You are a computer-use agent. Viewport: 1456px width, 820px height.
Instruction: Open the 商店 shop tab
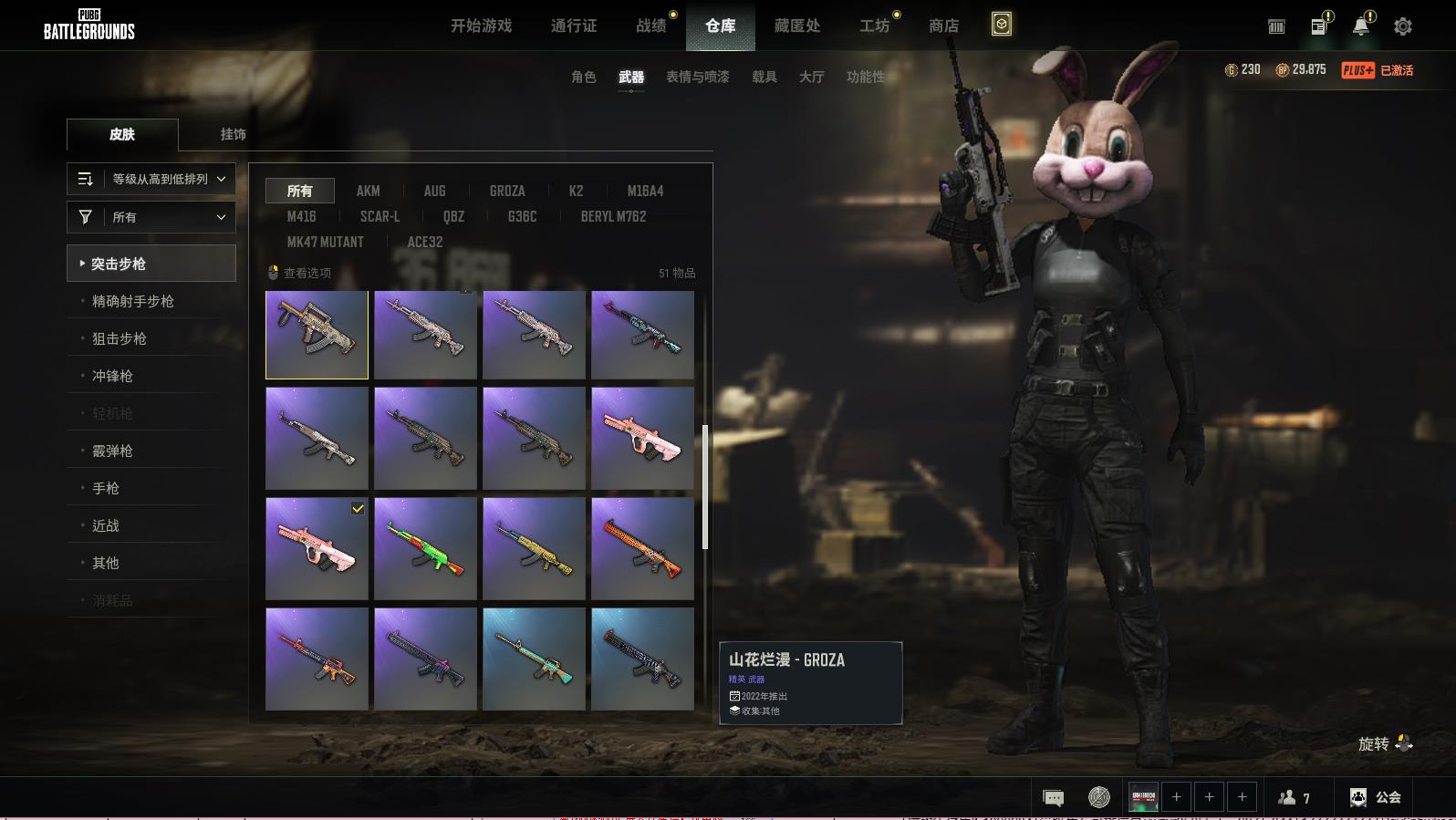point(943,26)
